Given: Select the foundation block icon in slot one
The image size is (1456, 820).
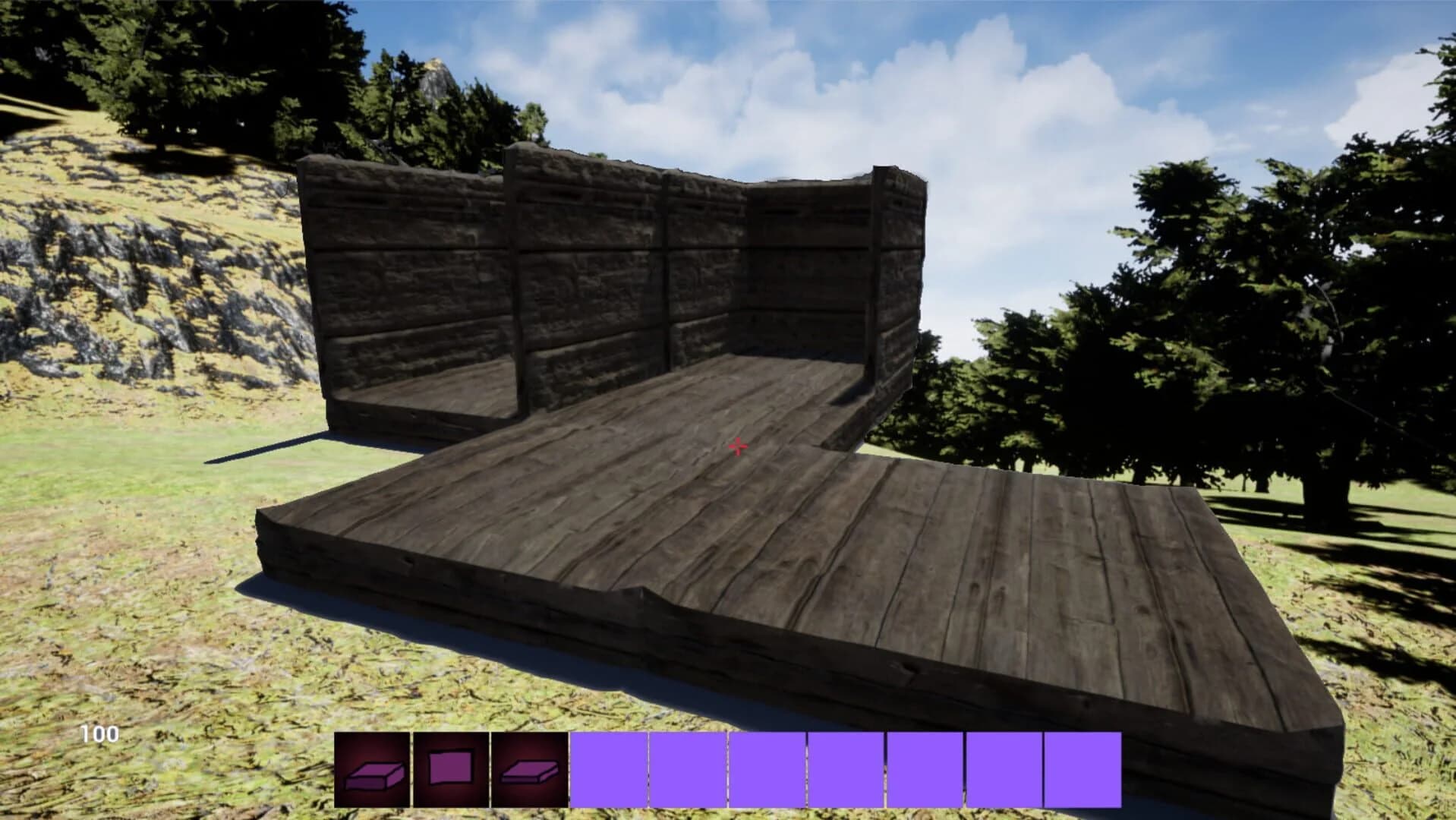Looking at the screenshot, I should point(373,768).
